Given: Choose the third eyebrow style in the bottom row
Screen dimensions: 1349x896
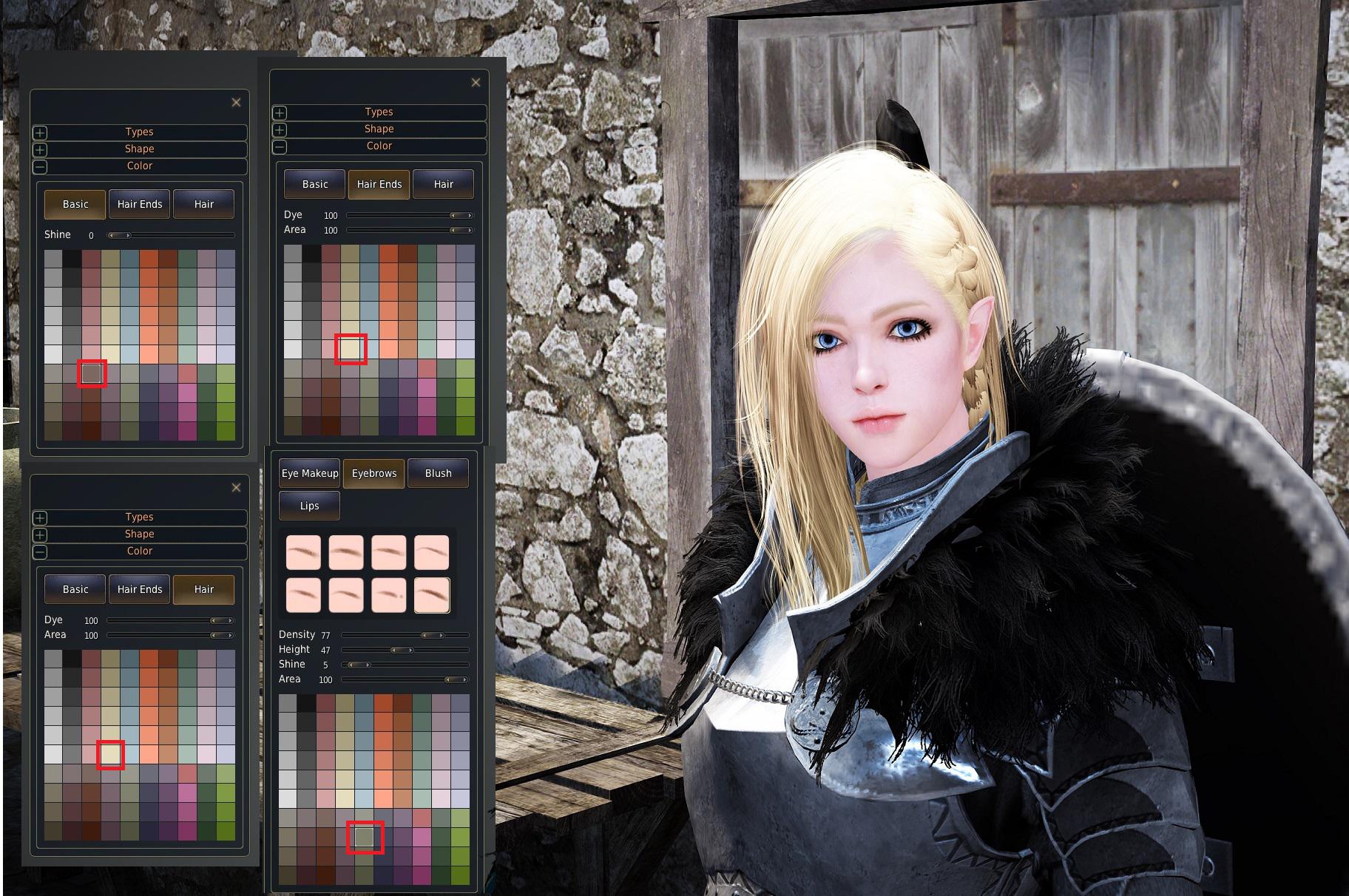Looking at the screenshot, I should 390,595.
